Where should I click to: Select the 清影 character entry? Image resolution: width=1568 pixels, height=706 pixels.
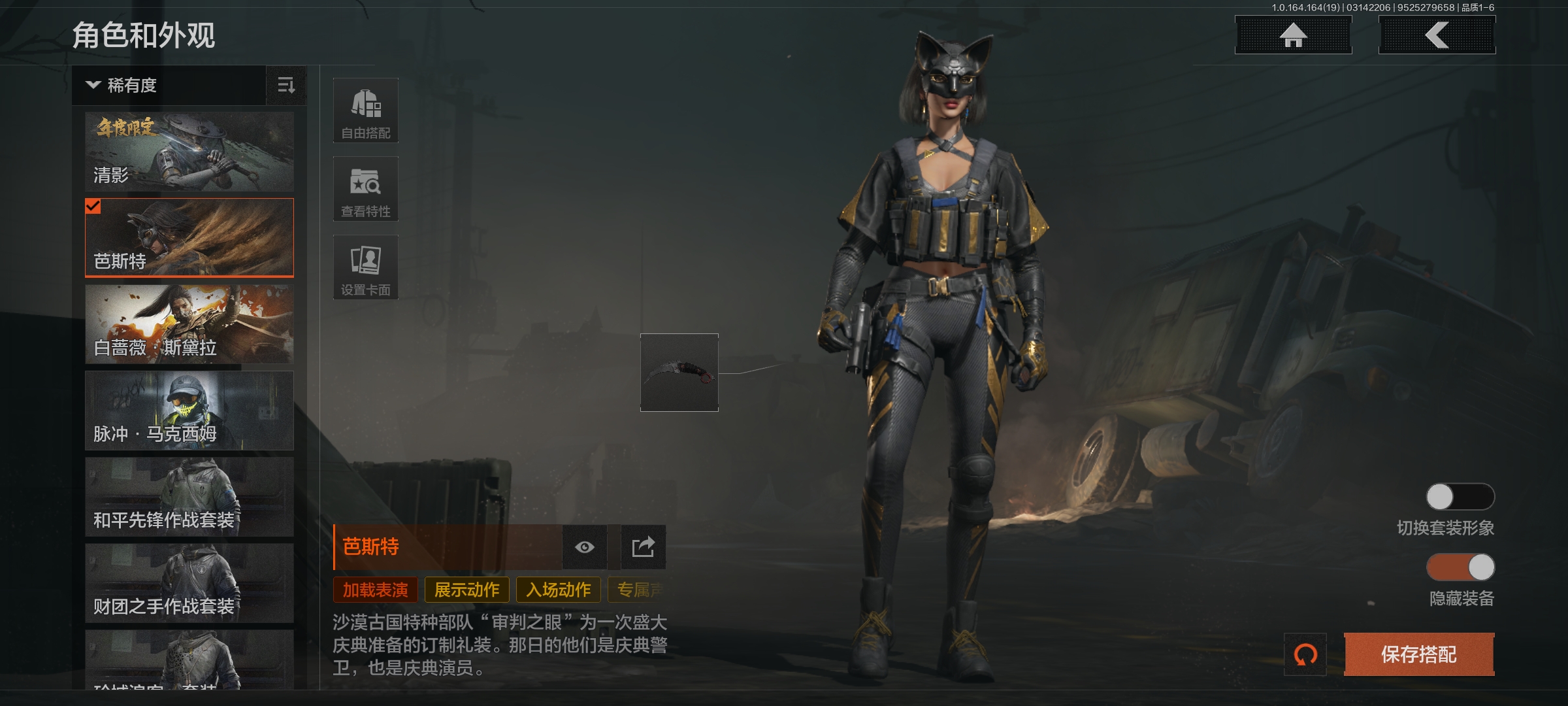(x=189, y=150)
